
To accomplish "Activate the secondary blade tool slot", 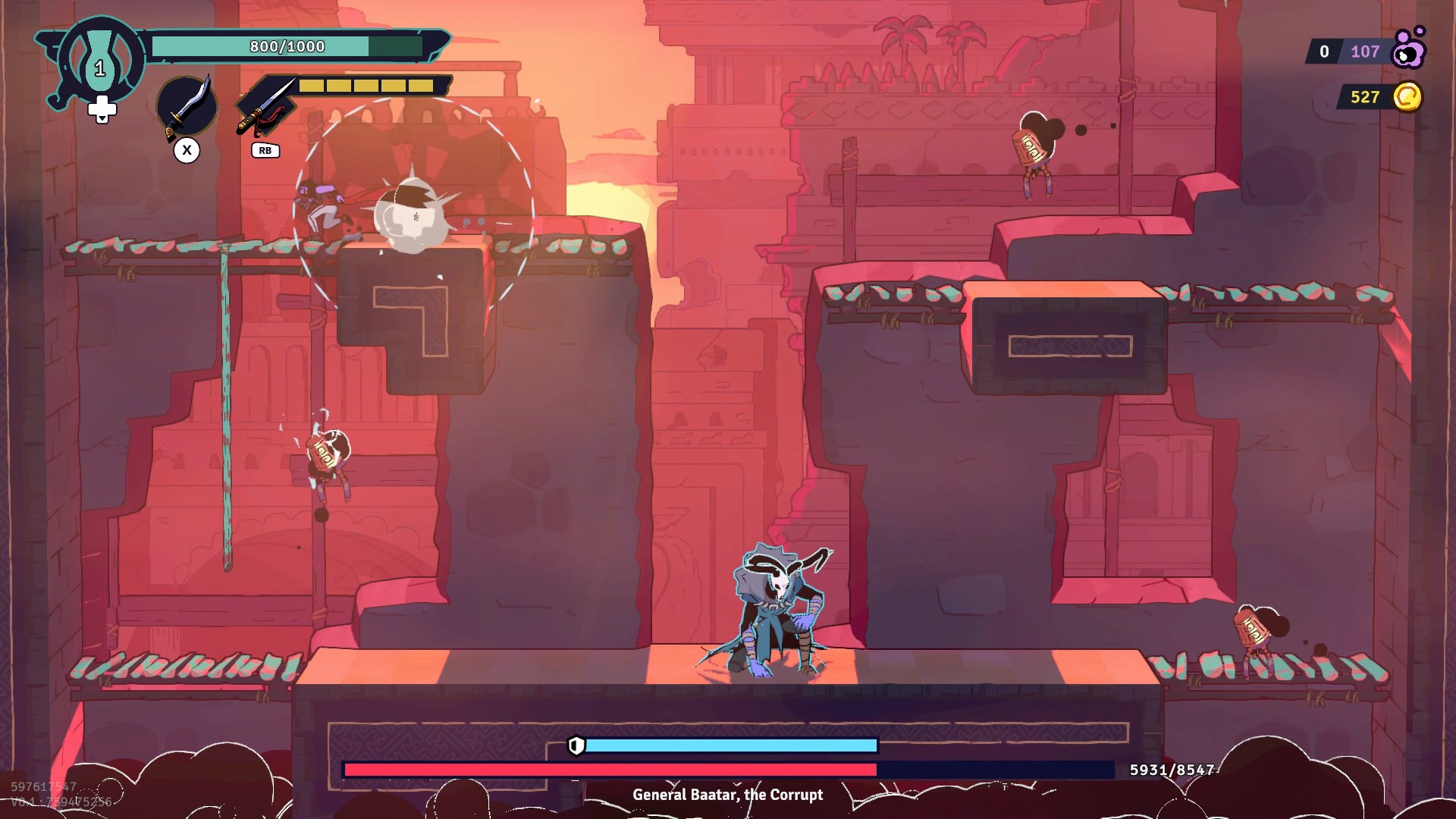I will pyautogui.click(x=265, y=107).
